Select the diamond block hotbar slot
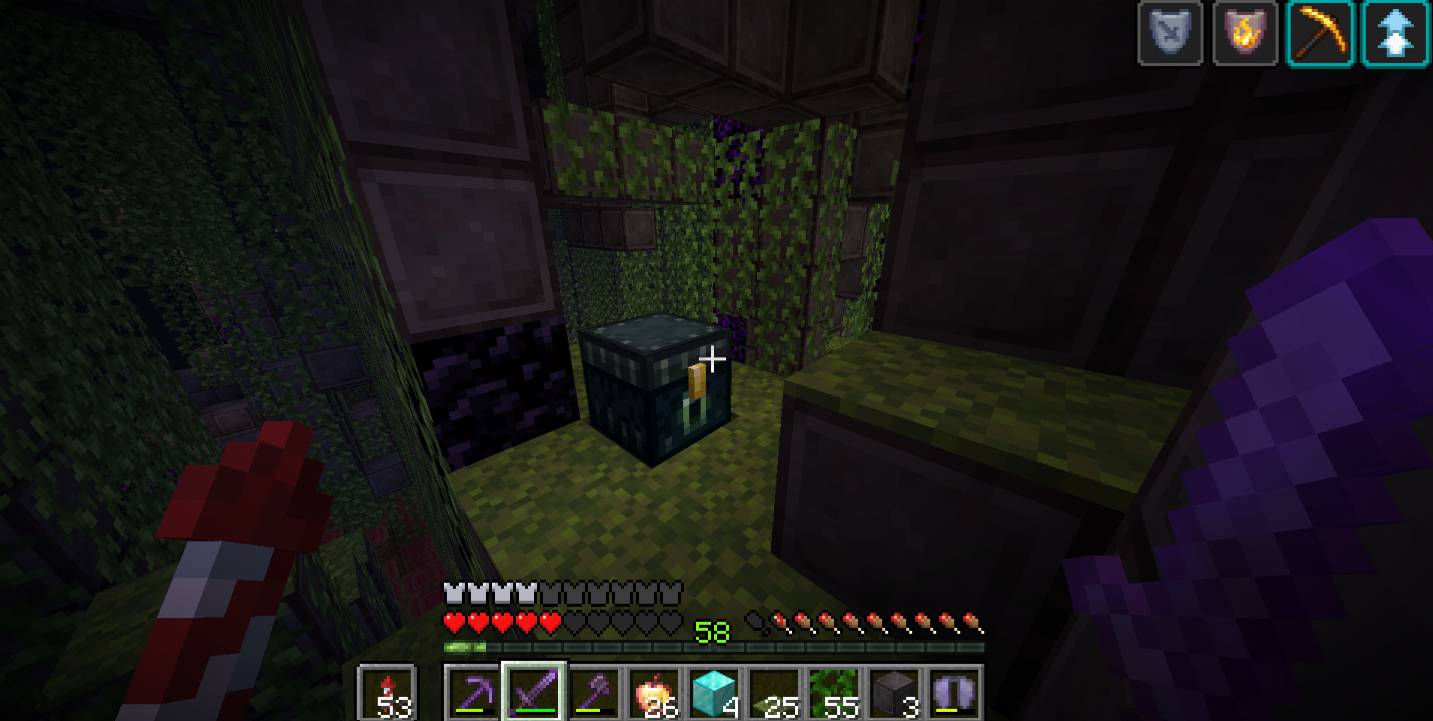Screen dimensions: 1433x721 714,691
